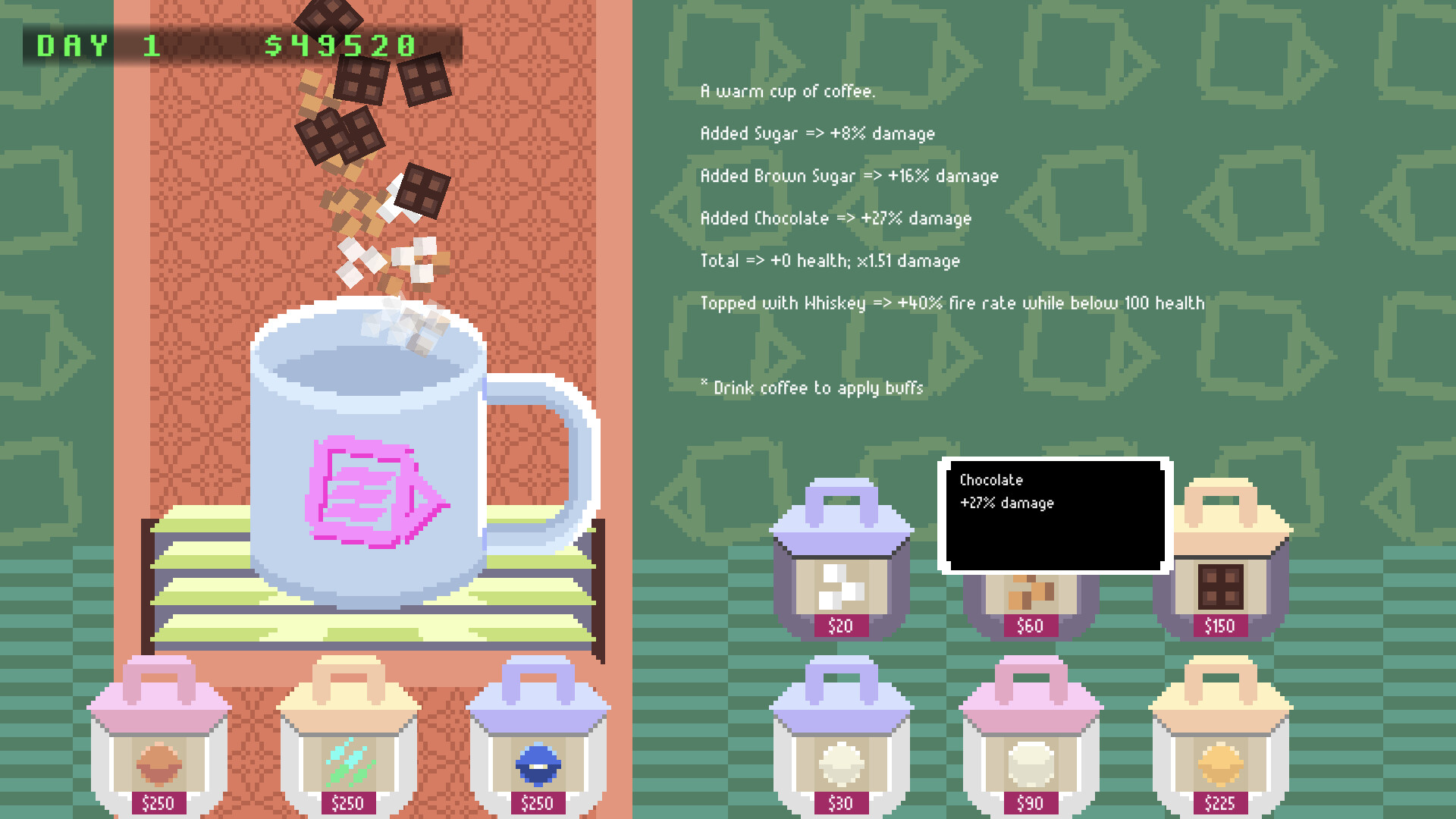
Task: Select the brown sugar jar priced $60
Action: tap(1030, 599)
